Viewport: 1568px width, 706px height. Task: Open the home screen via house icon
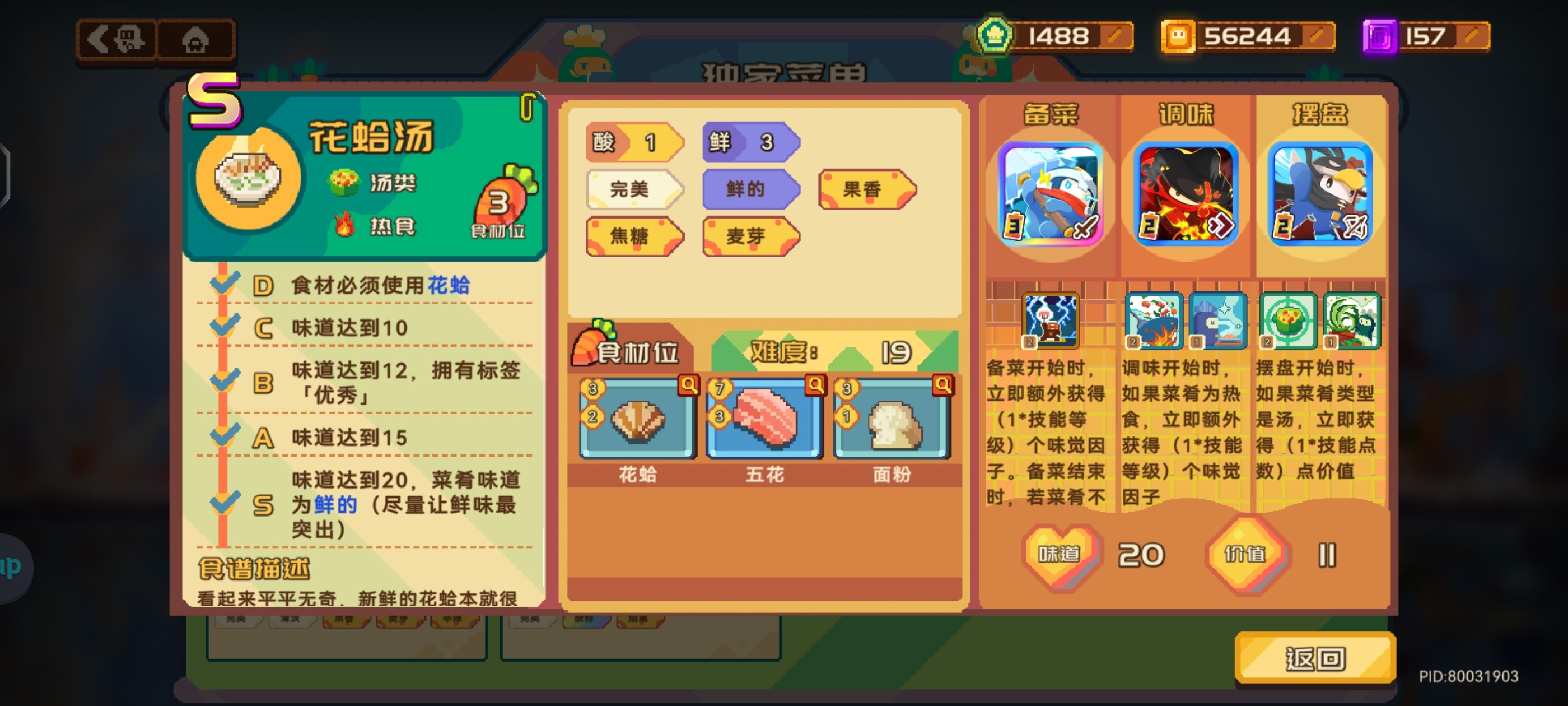(x=195, y=40)
